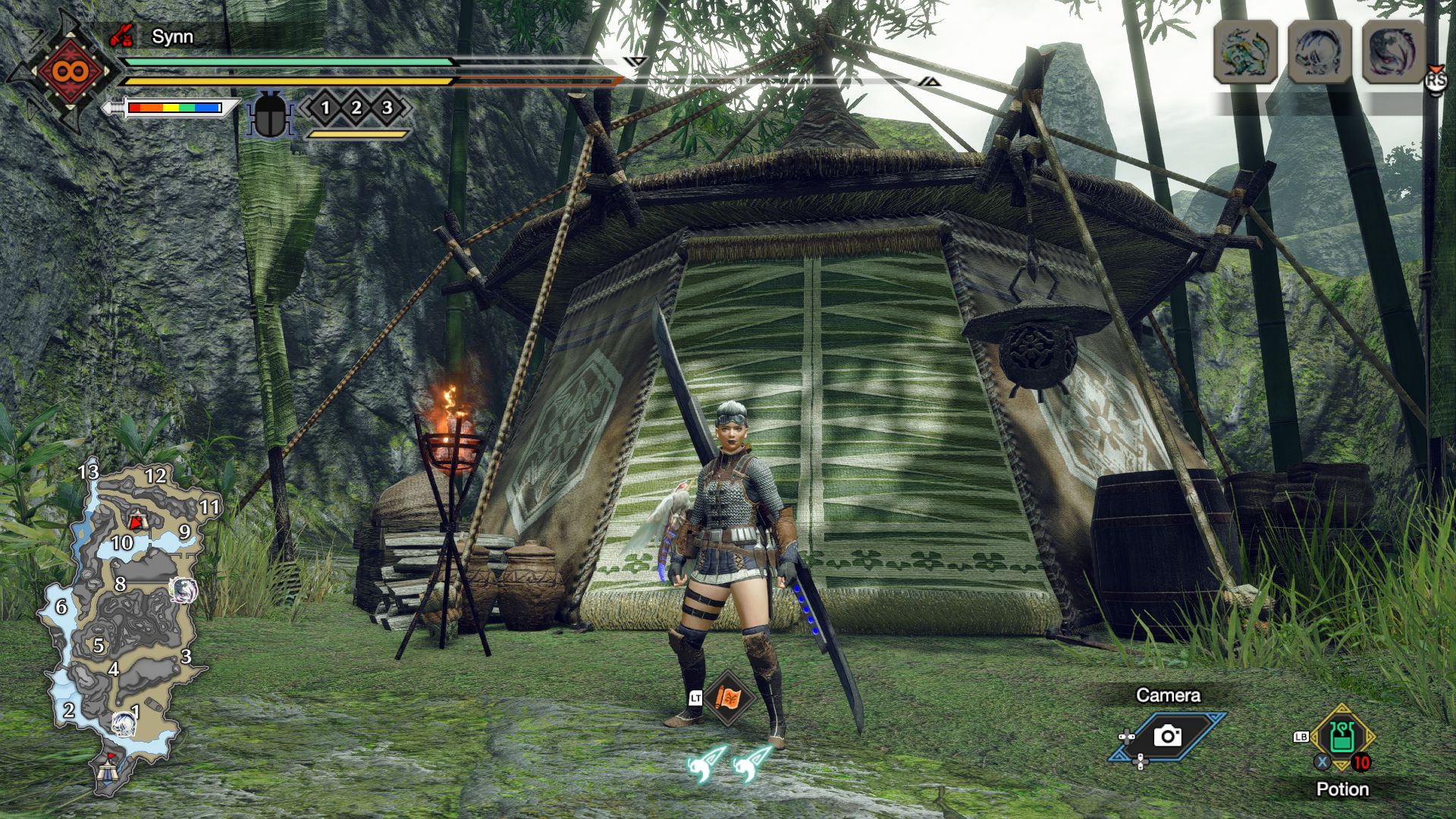Click the Kinsect beetle icon

pos(270,115)
